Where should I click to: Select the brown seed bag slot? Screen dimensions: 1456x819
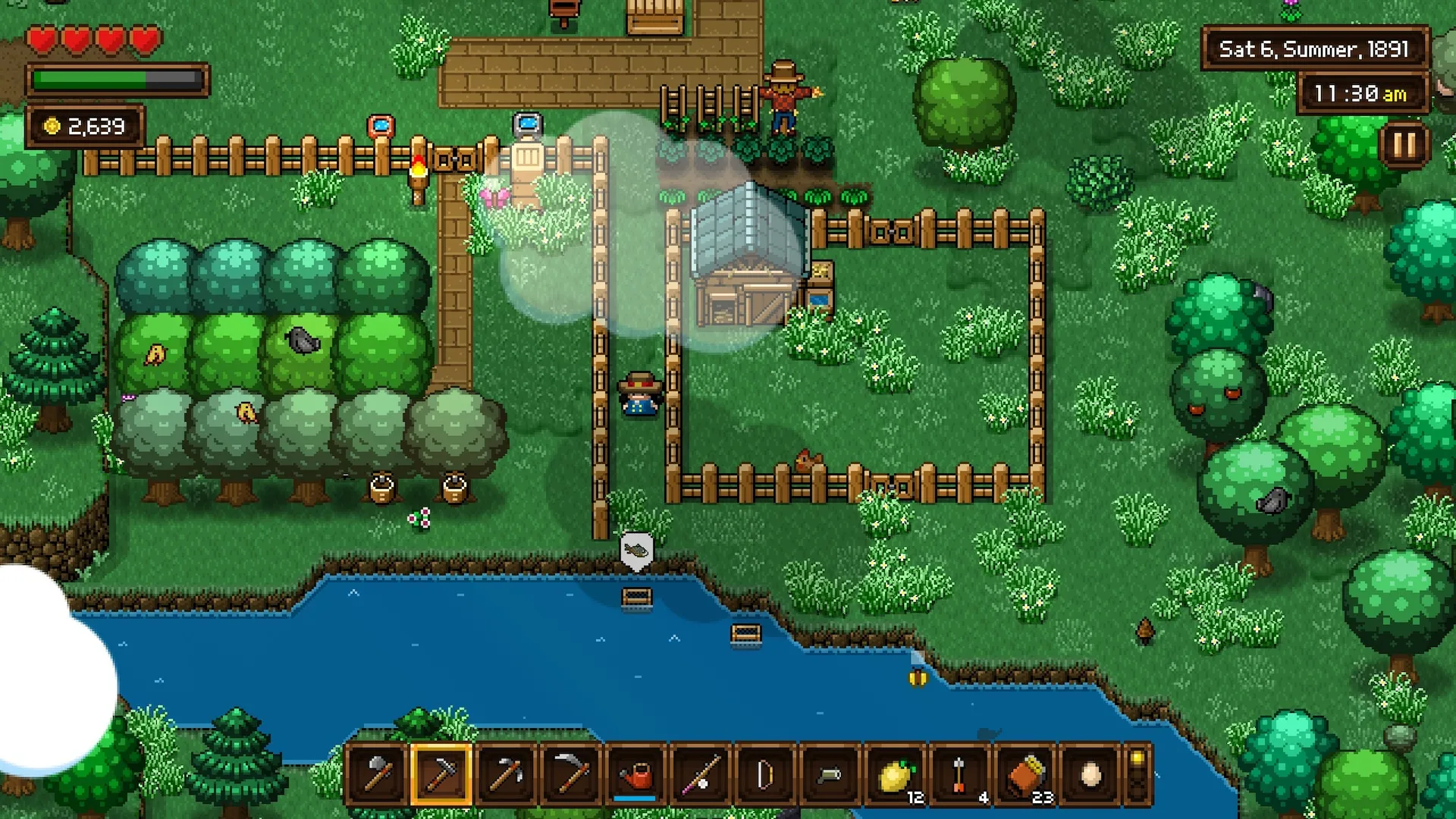[x=1025, y=774]
